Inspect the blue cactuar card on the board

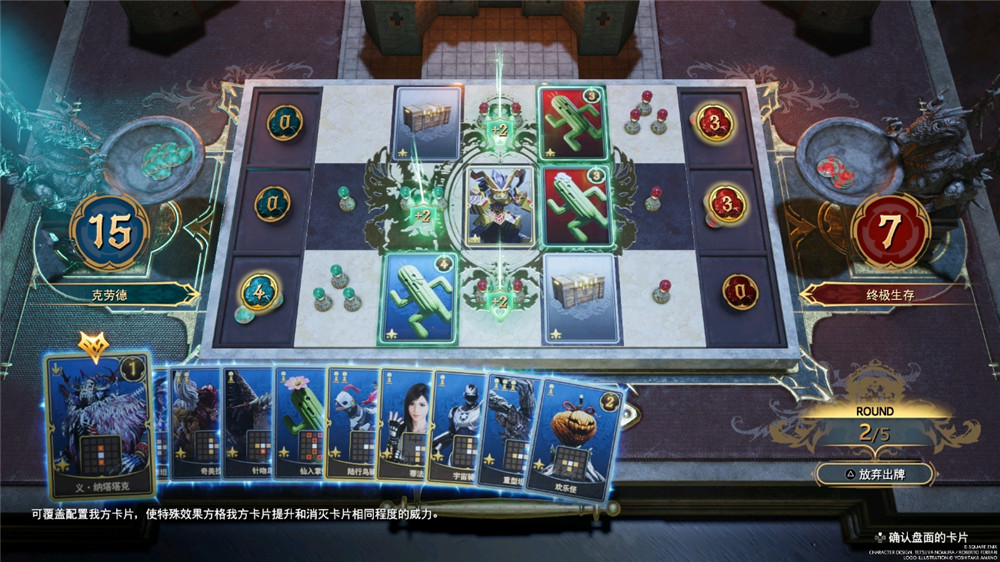[417, 298]
